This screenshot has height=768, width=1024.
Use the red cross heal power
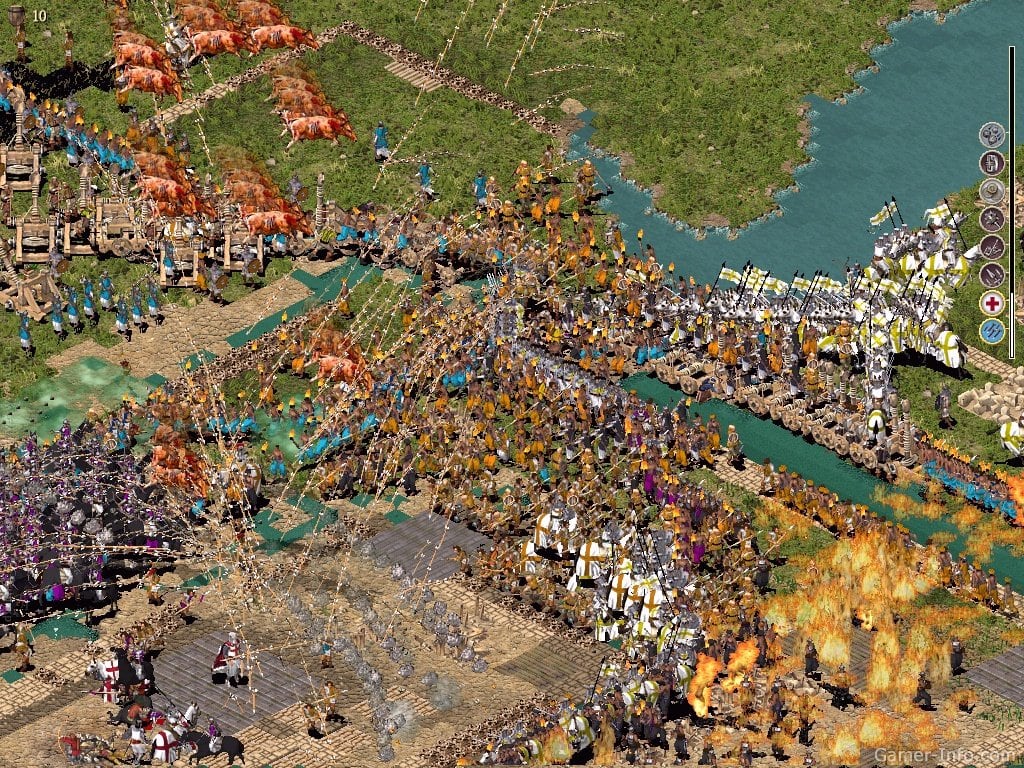tap(991, 303)
